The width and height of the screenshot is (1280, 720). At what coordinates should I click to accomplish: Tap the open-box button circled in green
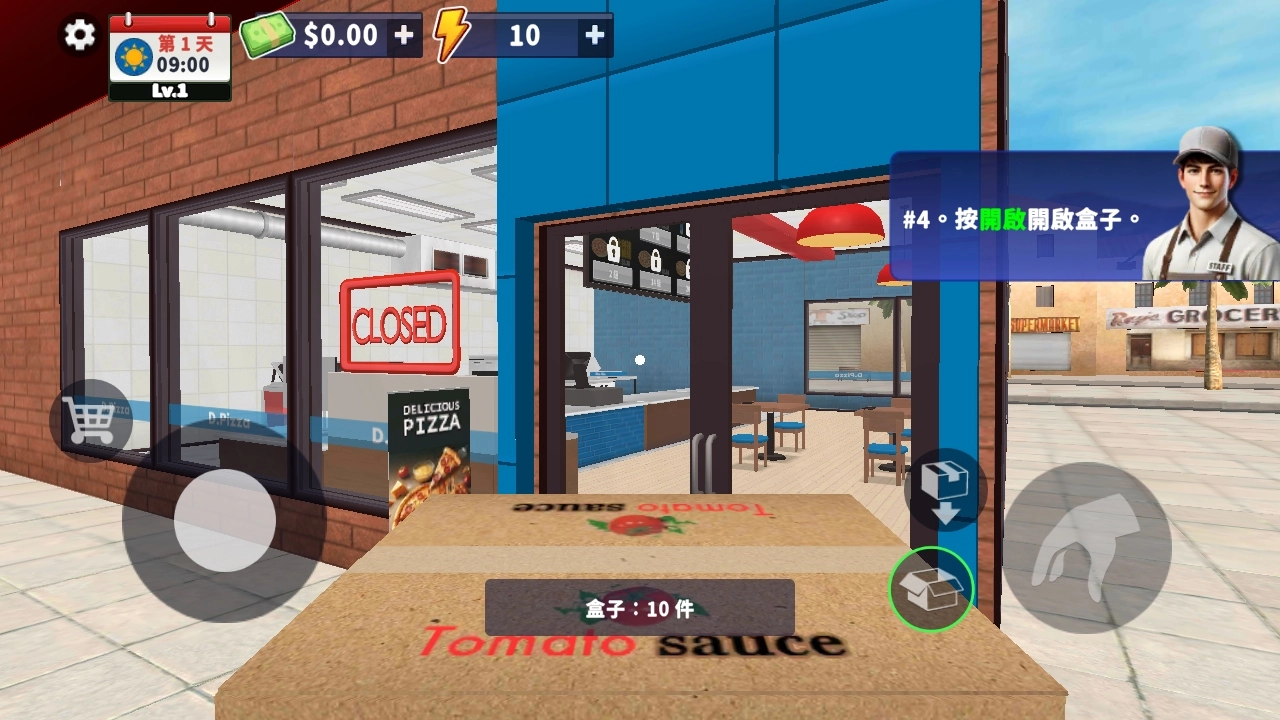tap(931, 589)
